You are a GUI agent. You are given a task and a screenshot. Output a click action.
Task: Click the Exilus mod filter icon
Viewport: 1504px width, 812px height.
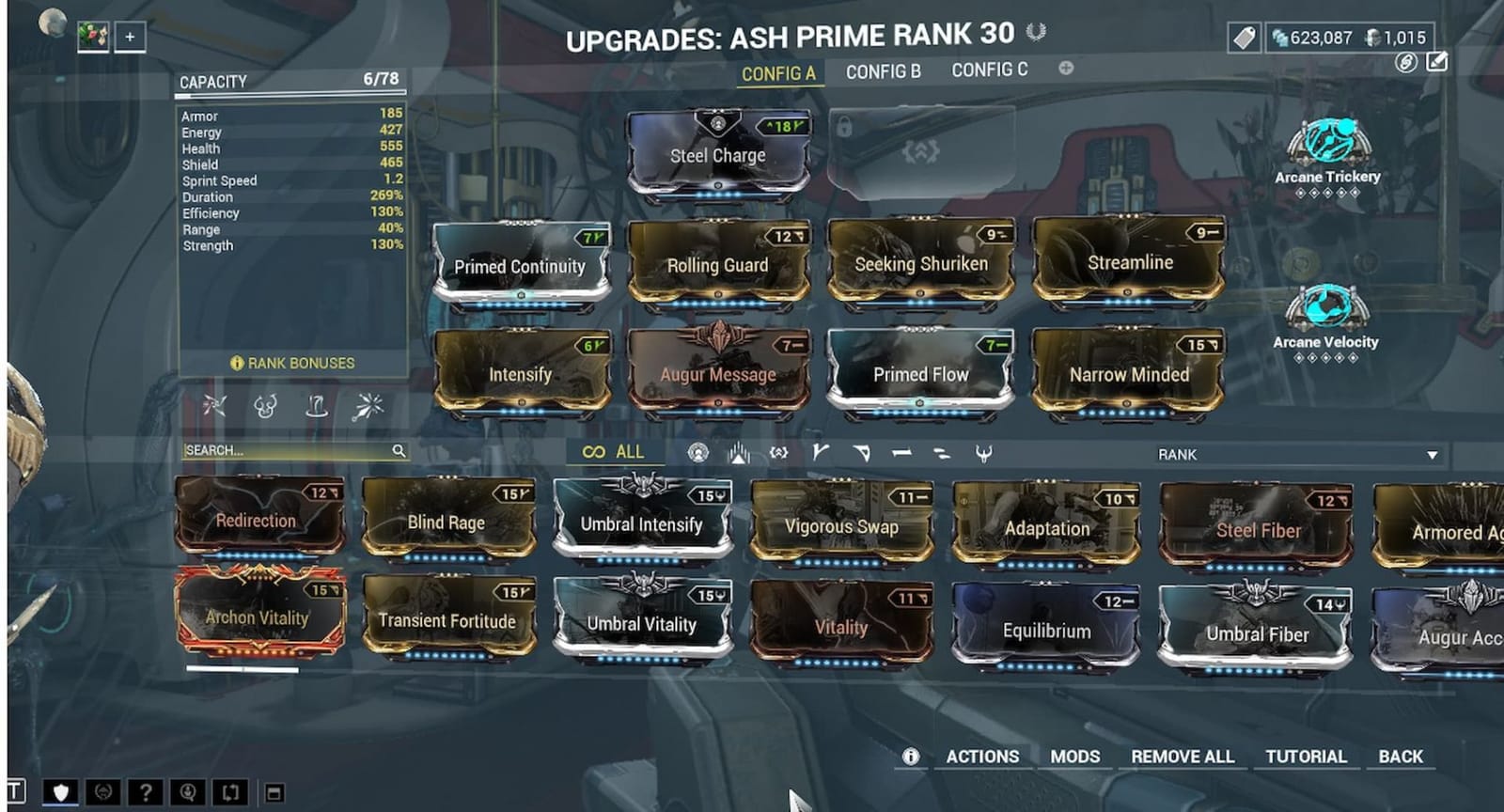coord(776,452)
